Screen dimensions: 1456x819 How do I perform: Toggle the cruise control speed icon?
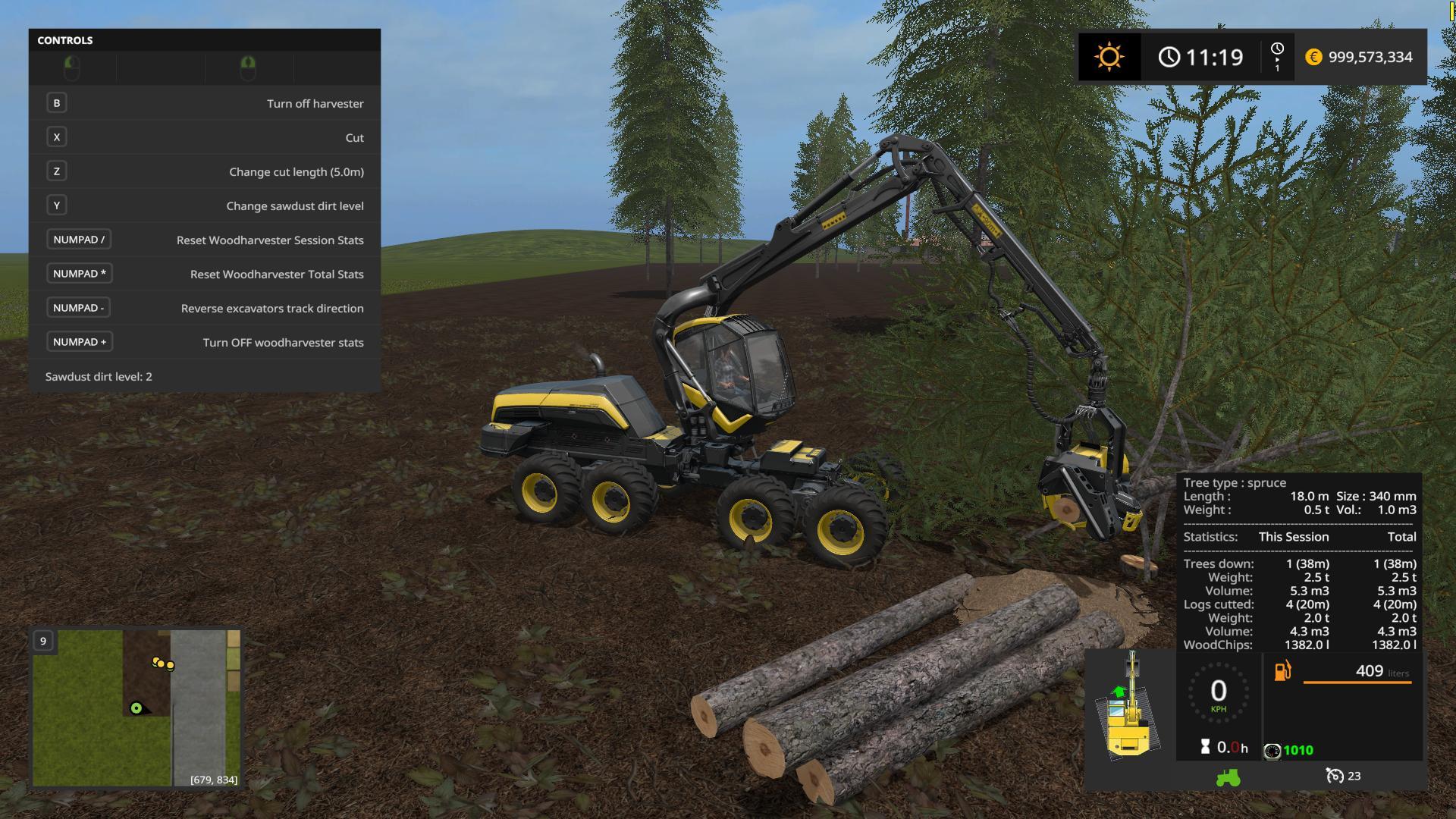pyautogui.click(x=1335, y=776)
